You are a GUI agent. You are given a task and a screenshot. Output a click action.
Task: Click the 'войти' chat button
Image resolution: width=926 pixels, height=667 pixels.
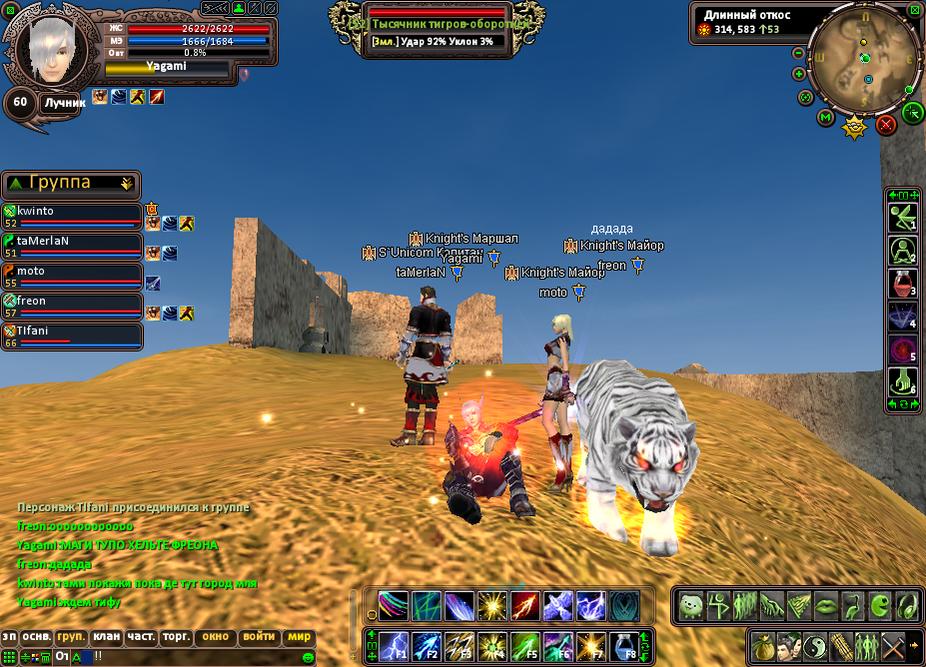click(x=259, y=637)
